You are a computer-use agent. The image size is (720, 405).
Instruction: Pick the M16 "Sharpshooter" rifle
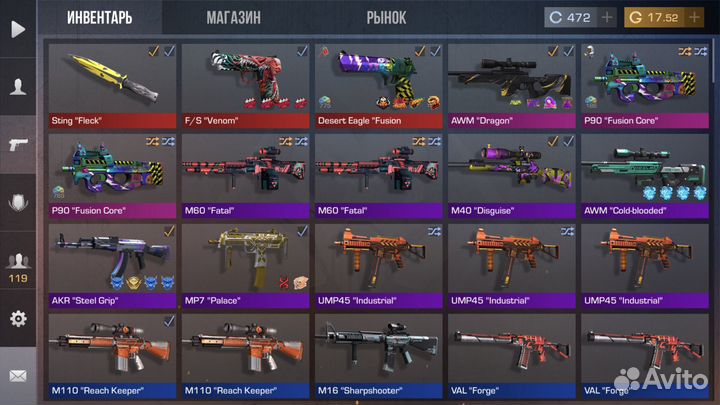pyautogui.click(x=379, y=355)
